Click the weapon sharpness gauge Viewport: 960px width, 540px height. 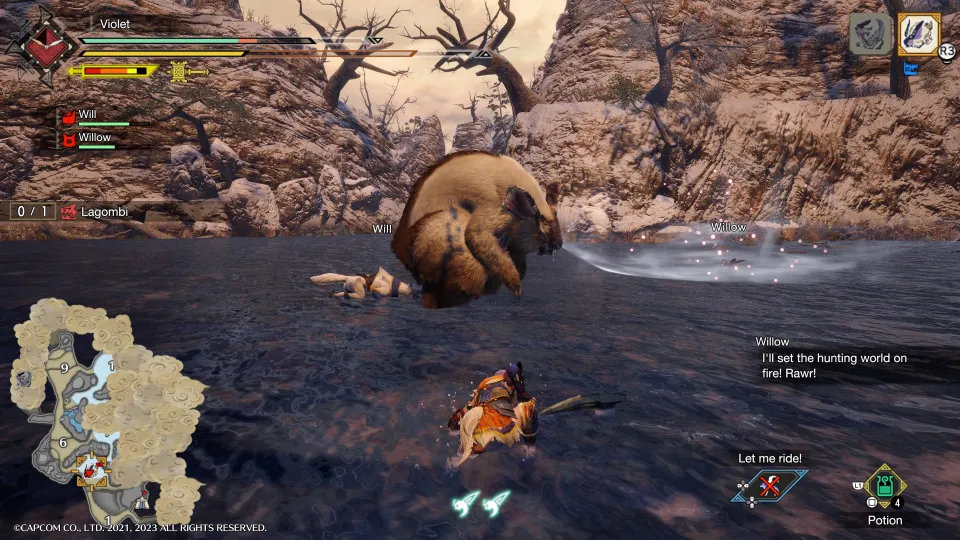pos(113,71)
